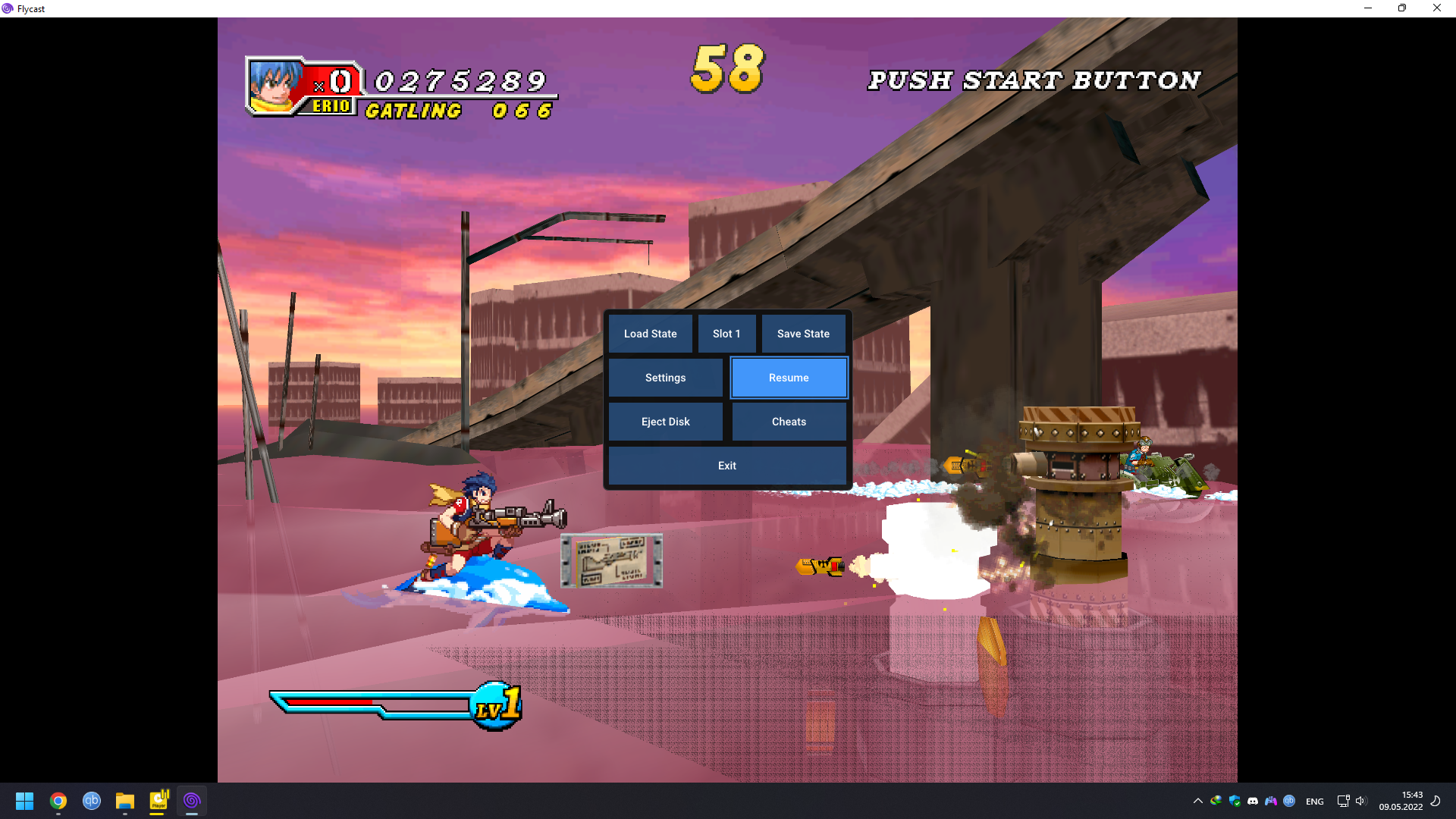This screenshot has height=819, width=1456.
Task: Change the save slot via Slot 1
Action: click(726, 334)
